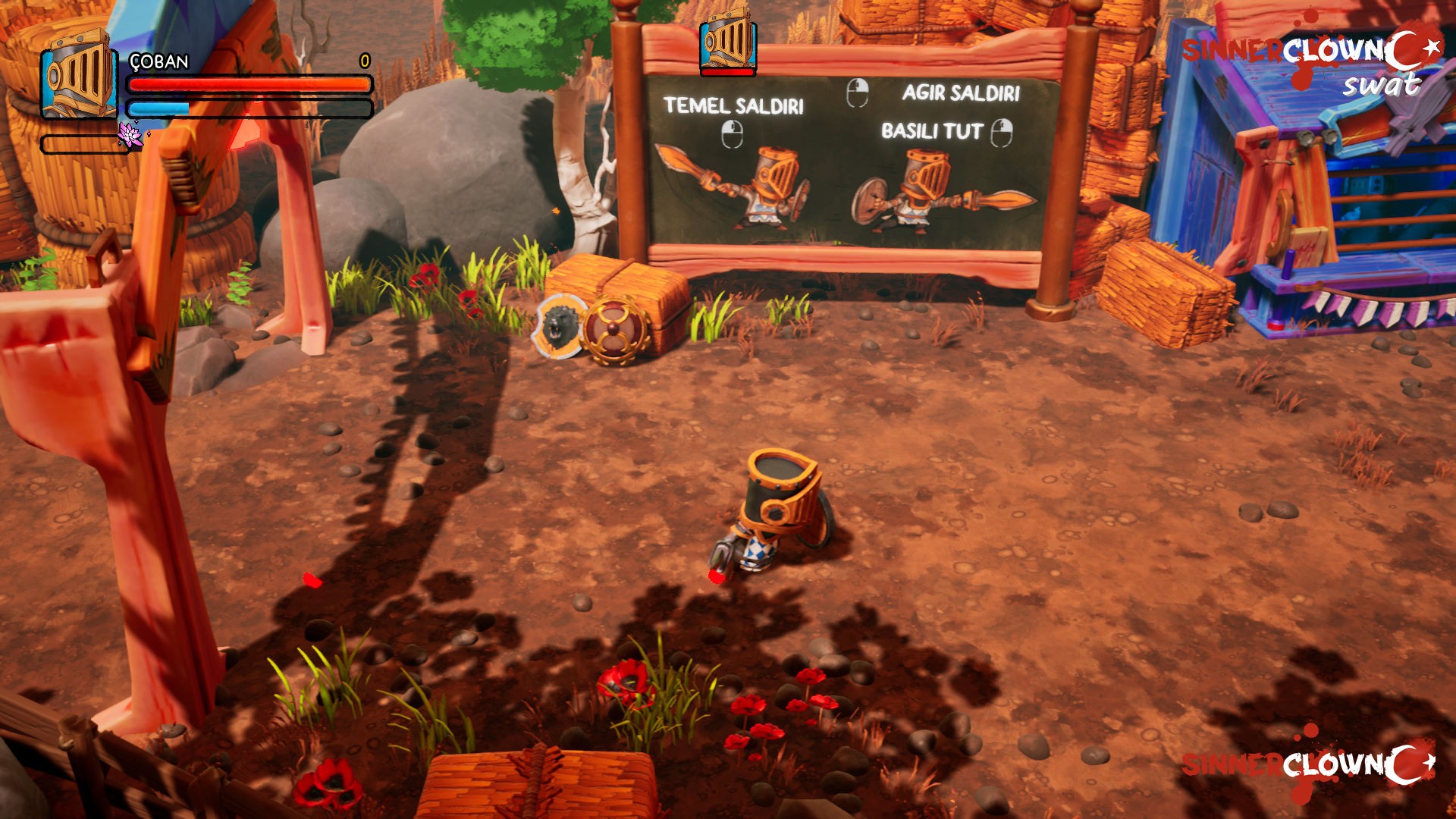Select the pink lotus flower icon
This screenshot has width=1456, height=819.
[x=130, y=135]
